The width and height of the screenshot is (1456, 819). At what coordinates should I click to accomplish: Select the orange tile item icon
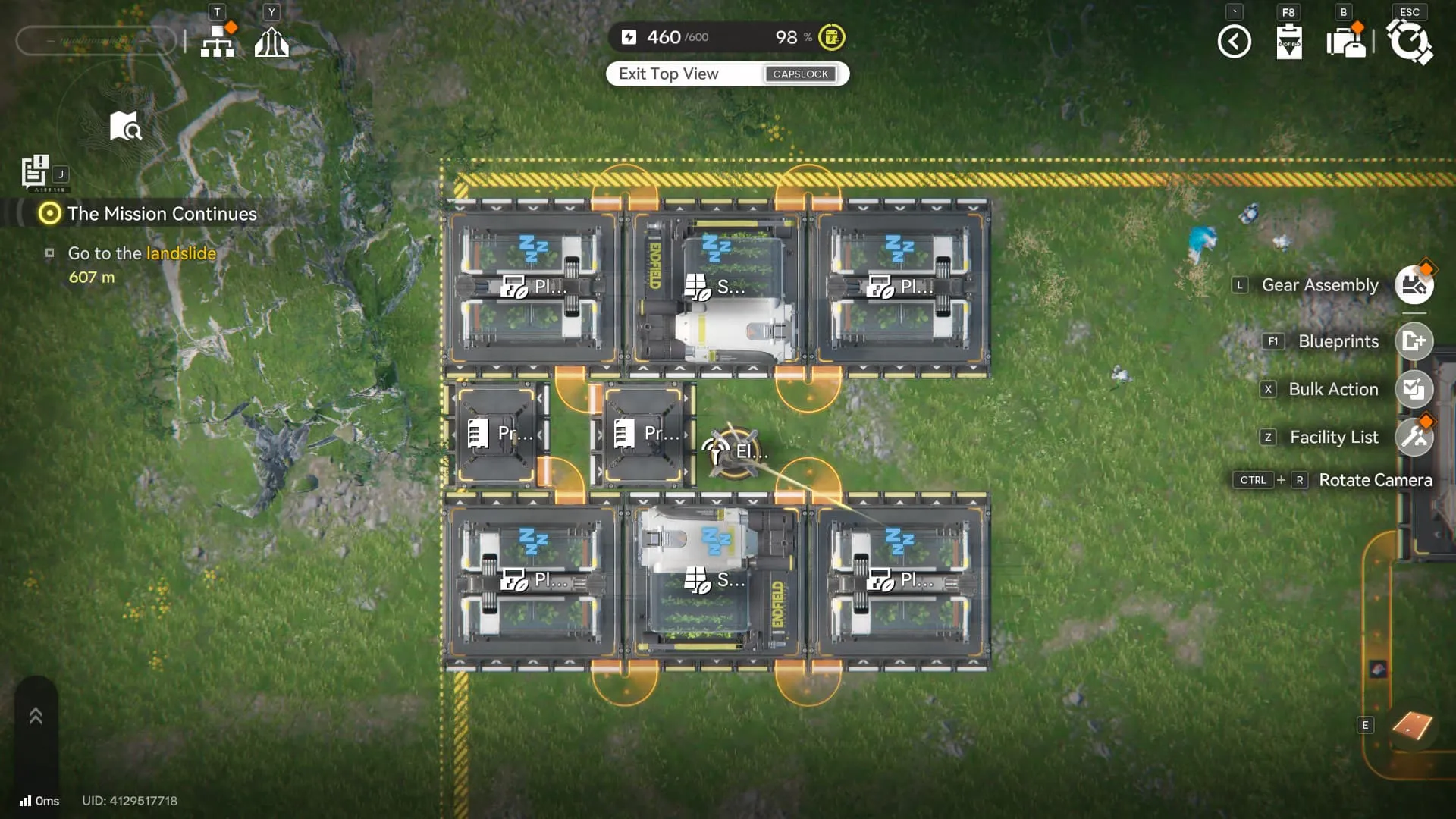pyautogui.click(x=1412, y=726)
